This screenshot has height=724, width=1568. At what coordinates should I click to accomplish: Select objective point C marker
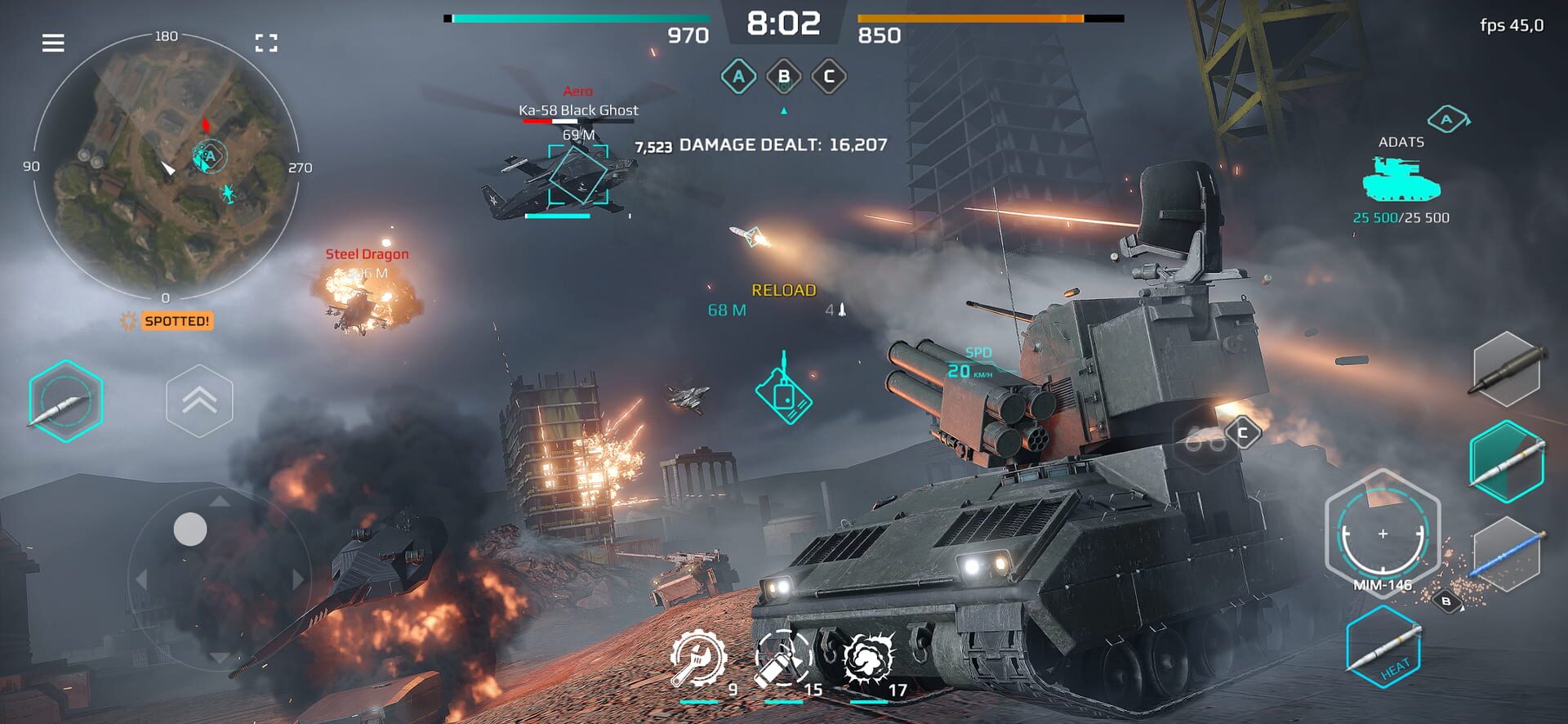pos(831,78)
